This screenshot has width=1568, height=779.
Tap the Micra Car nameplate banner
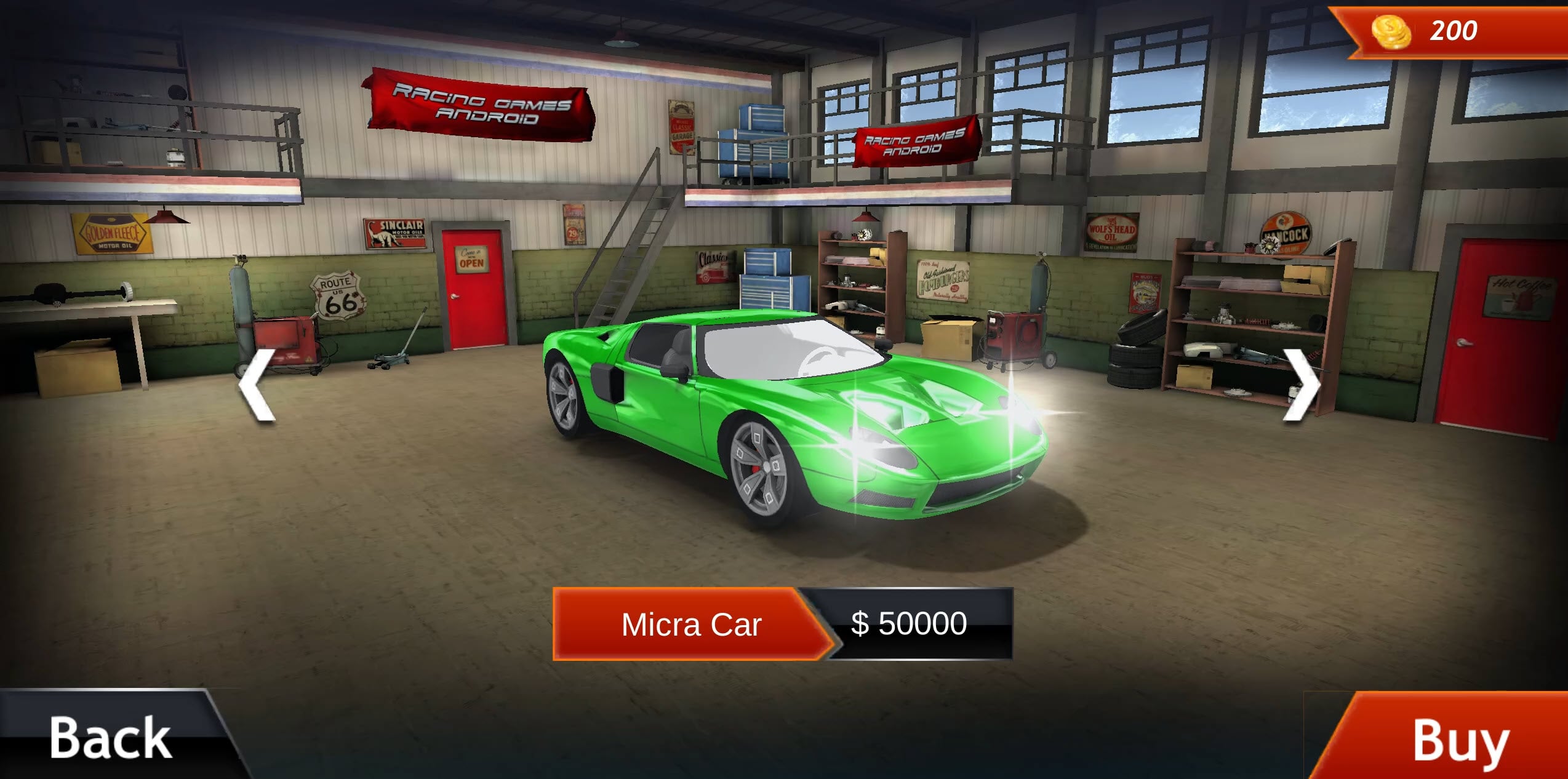(x=692, y=623)
